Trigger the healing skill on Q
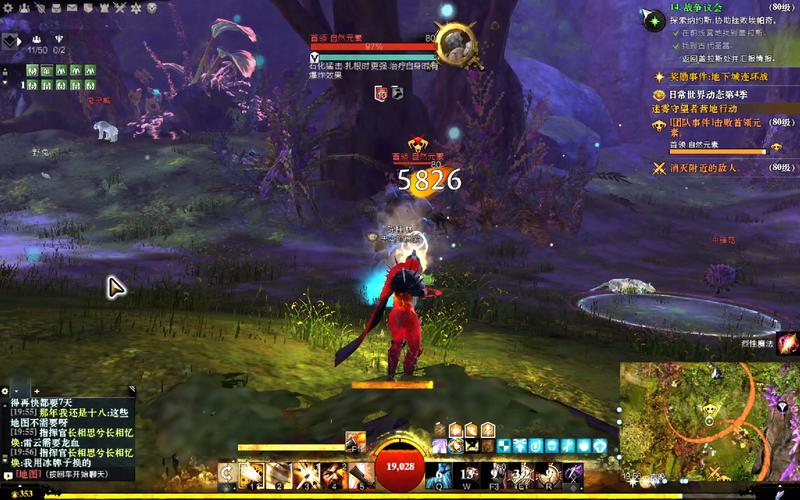Image resolution: width=800 pixels, height=500 pixels. [440, 473]
